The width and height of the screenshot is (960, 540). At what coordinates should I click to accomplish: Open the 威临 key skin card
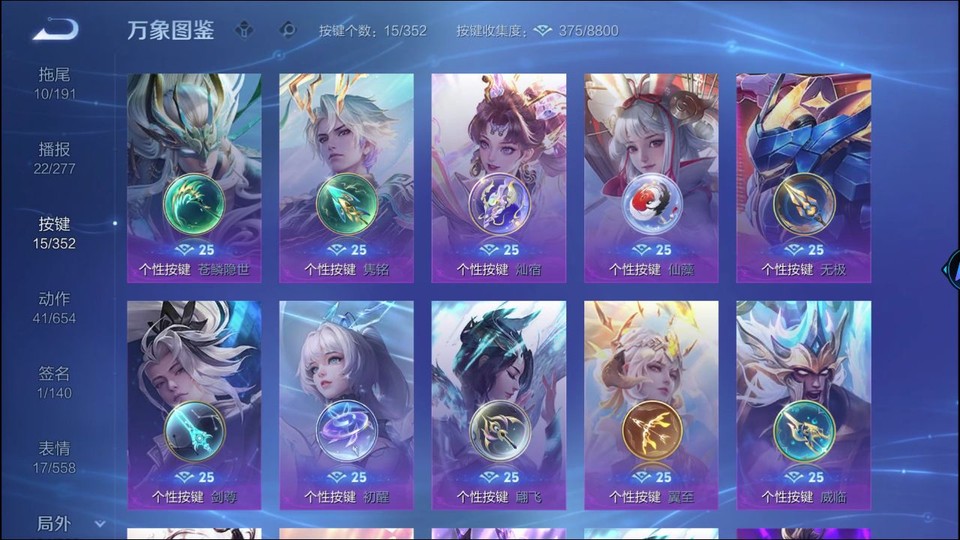point(803,405)
